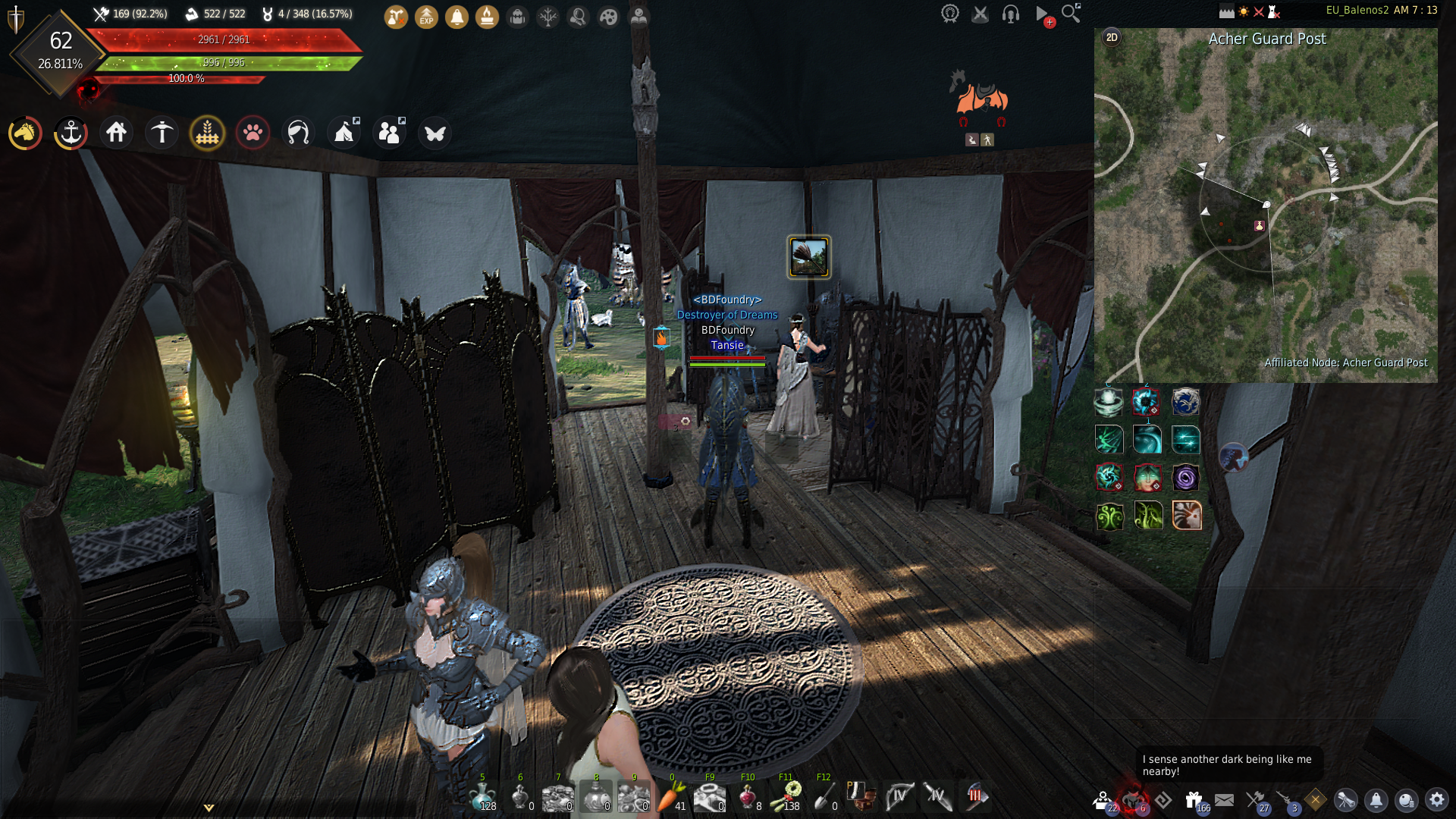Click the framed landscape thumbnail above player
Image resolution: width=1456 pixels, height=819 pixels.
[808, 257]
